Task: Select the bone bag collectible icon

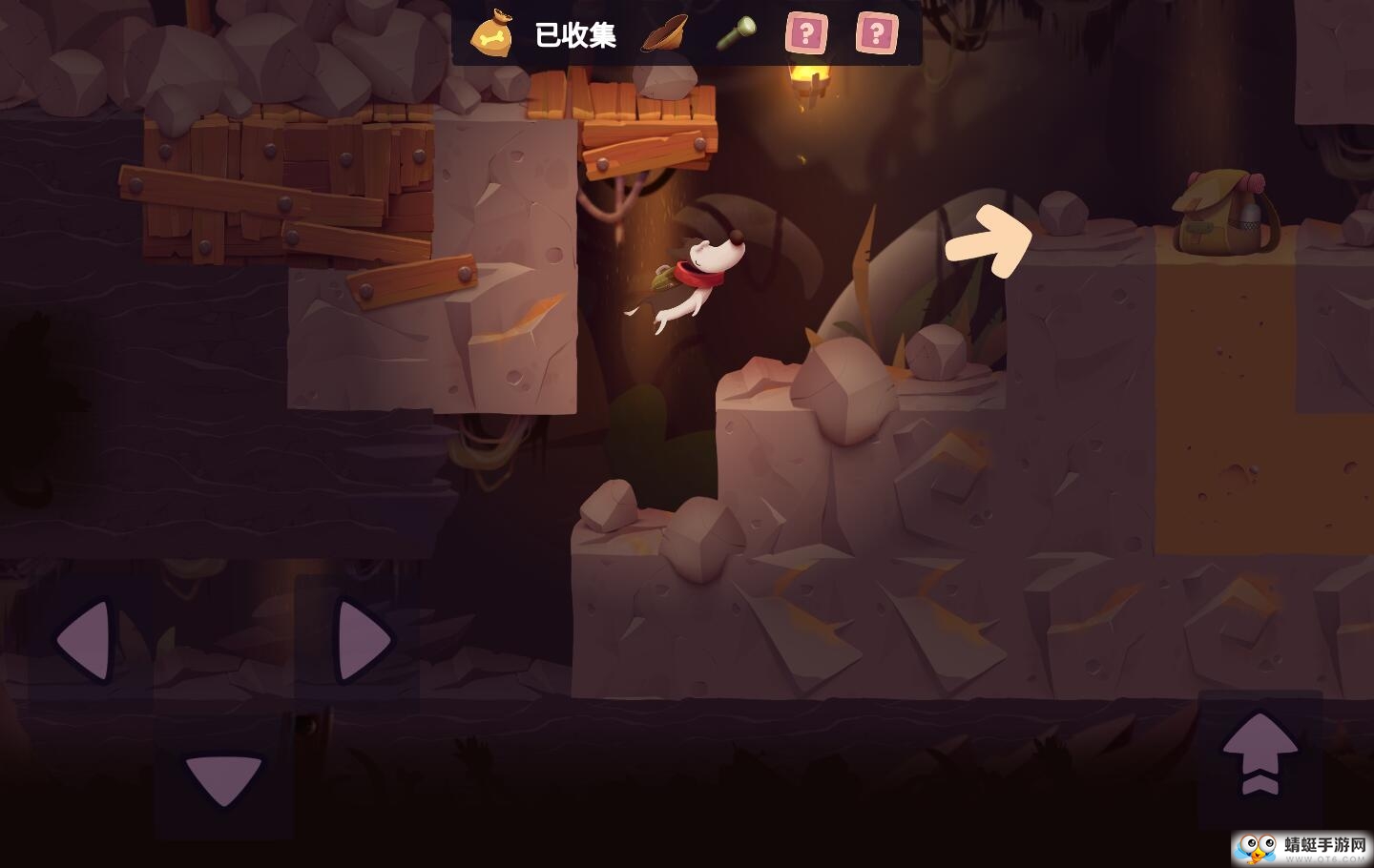Action: click(x=492, y=33)
